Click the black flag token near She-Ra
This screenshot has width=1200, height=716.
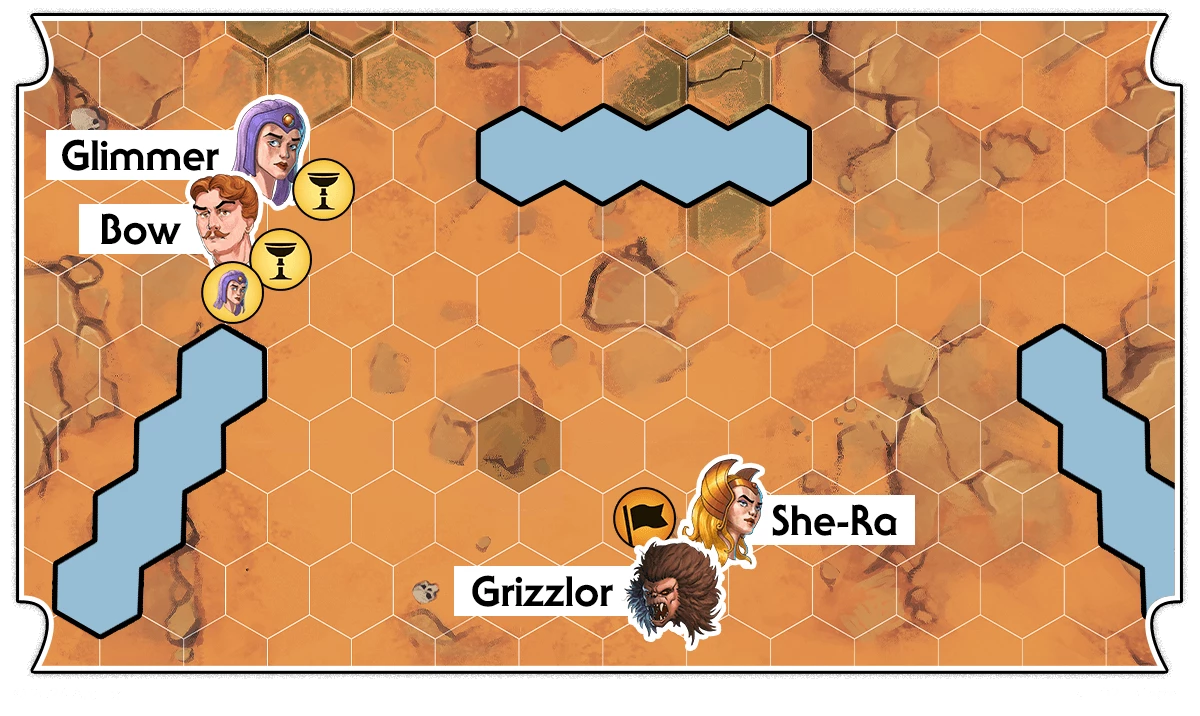coord(643,518)
